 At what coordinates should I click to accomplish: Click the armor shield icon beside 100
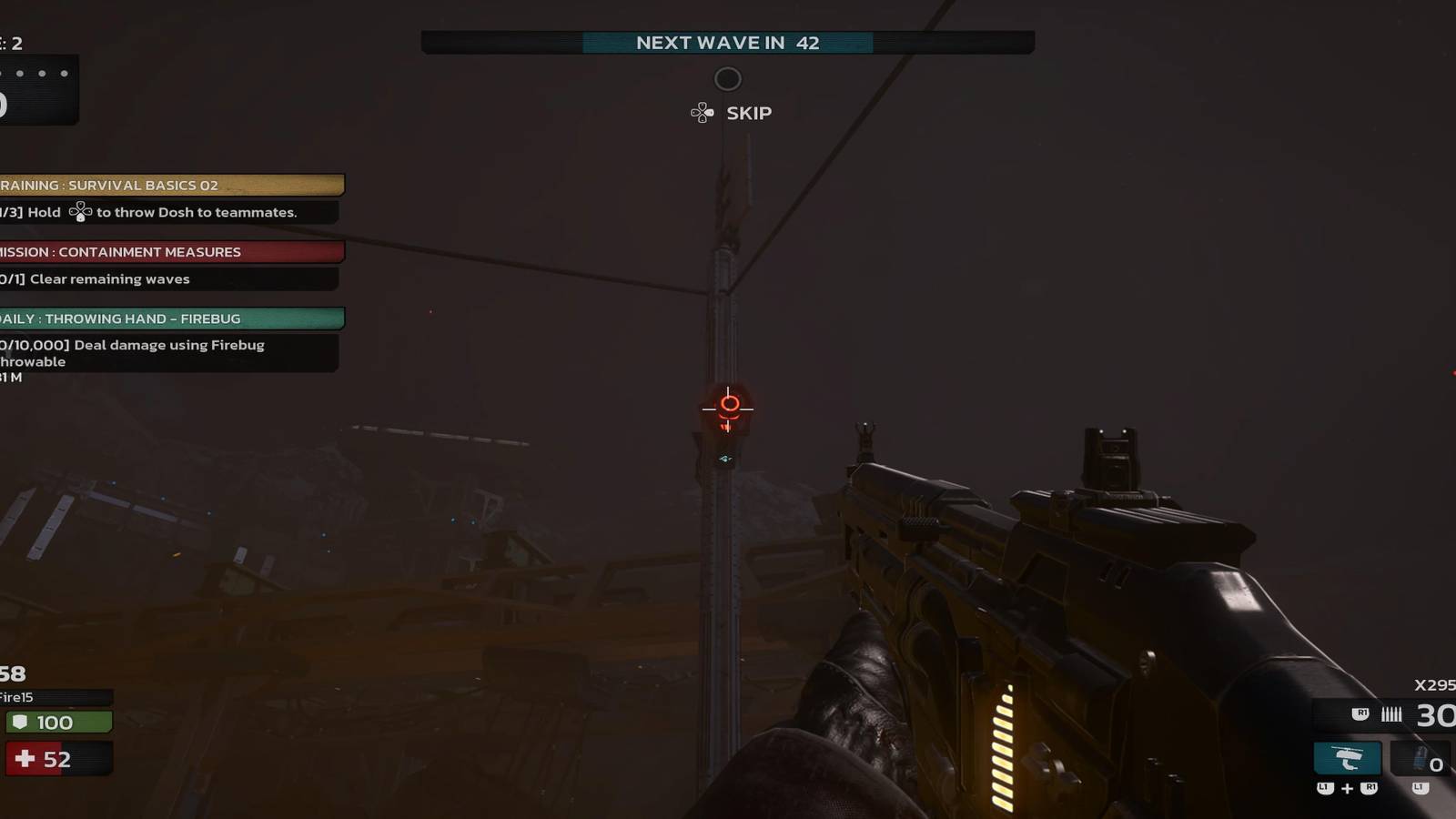[x=22, y=722]
